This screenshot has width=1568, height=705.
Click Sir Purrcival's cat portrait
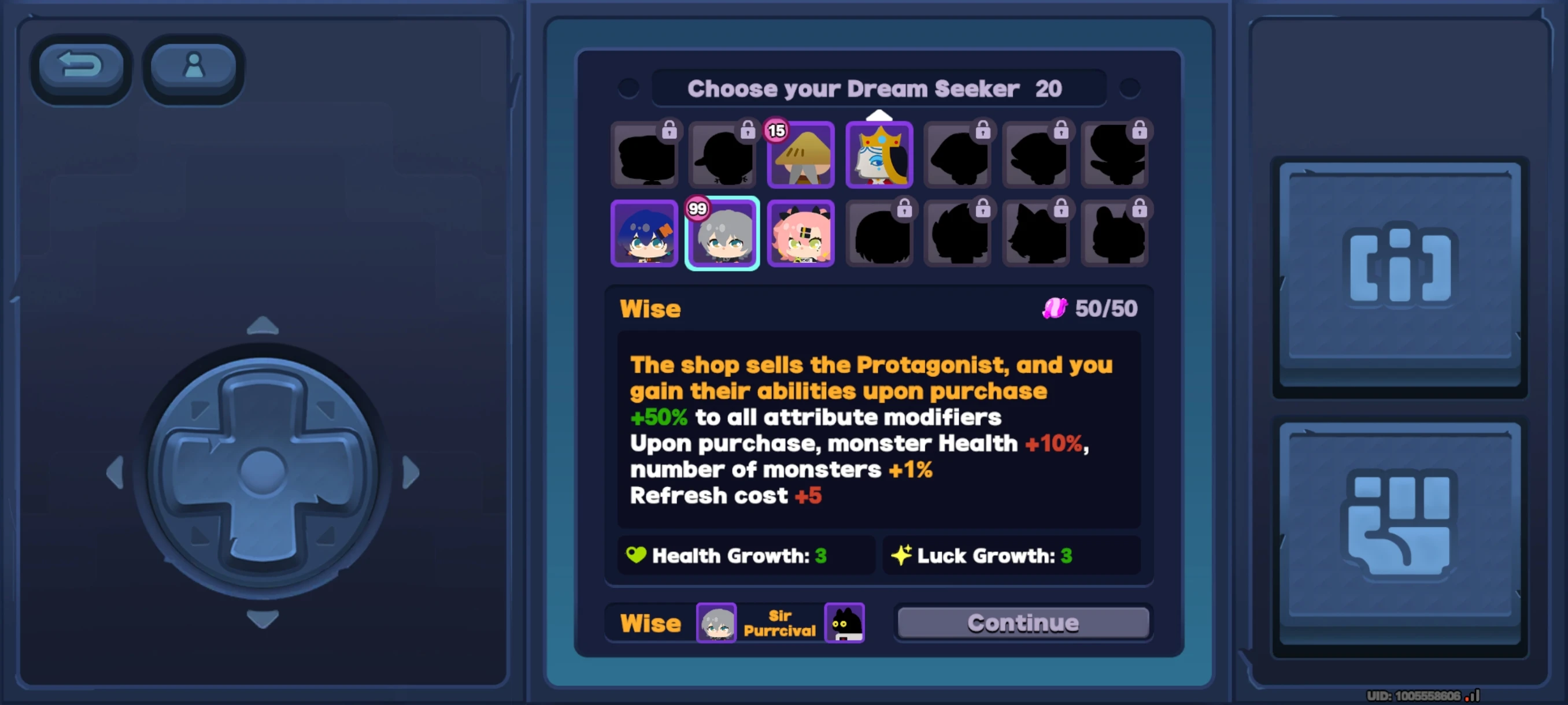844,623
